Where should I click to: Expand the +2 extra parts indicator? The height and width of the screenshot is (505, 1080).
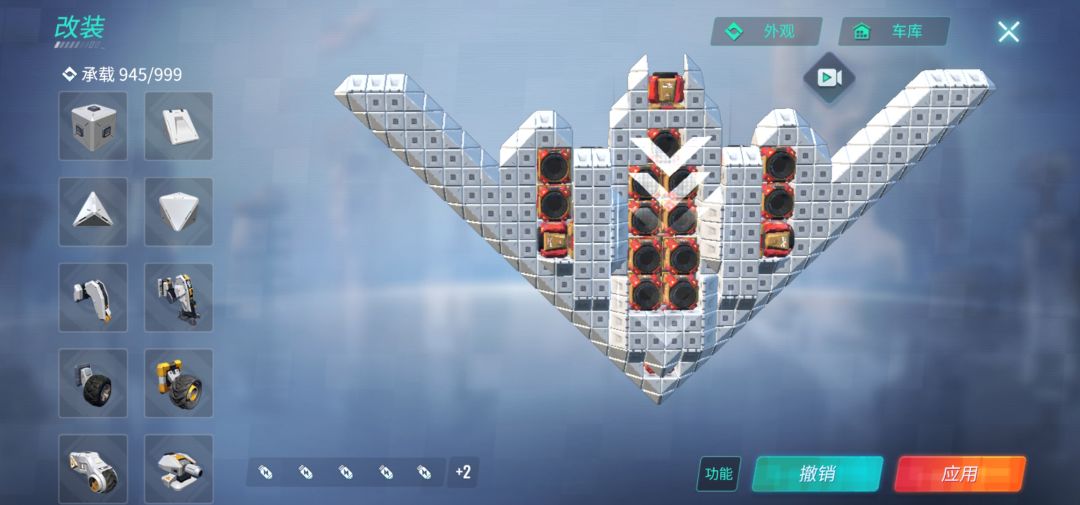coord(463,472)
